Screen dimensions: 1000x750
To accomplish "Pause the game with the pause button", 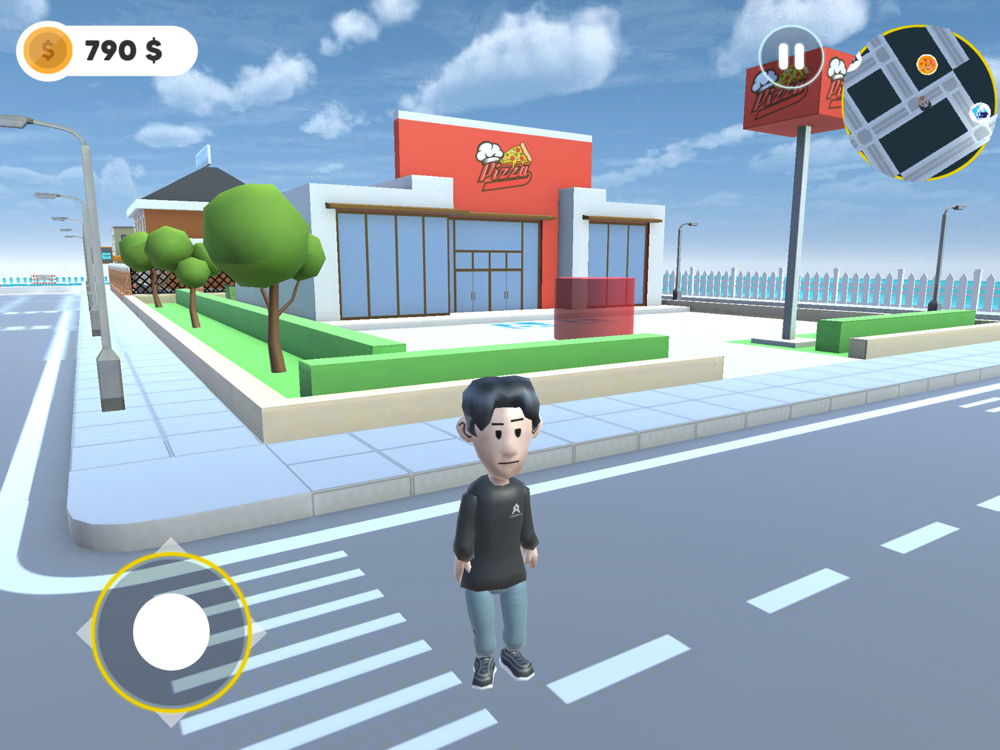I will click(791, 57).
